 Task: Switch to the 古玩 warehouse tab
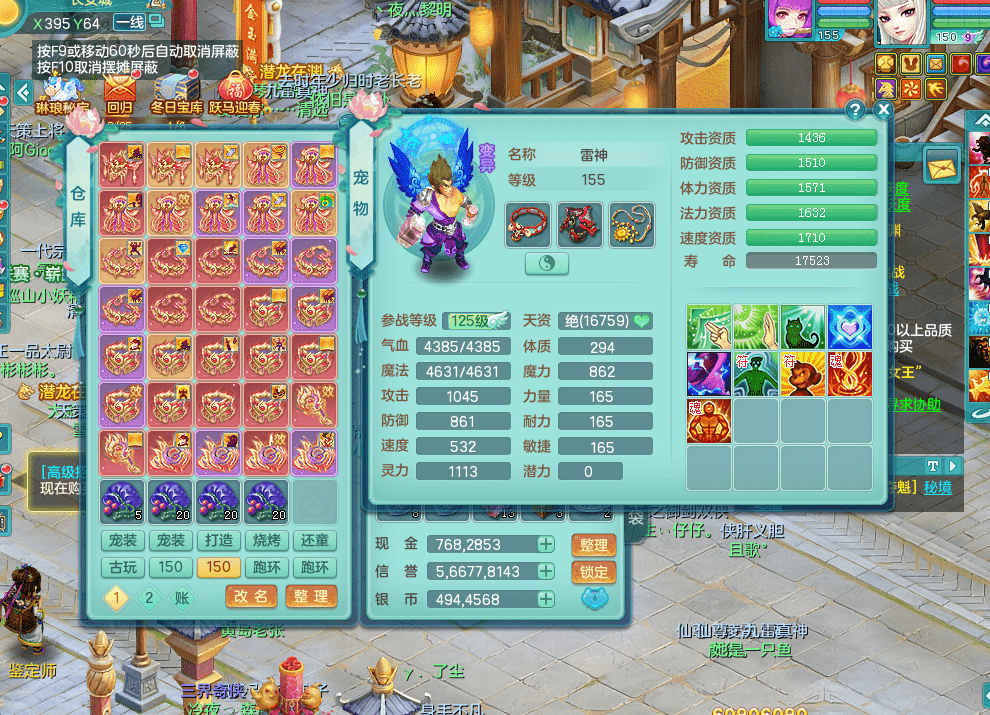click(x=123, y=567)
